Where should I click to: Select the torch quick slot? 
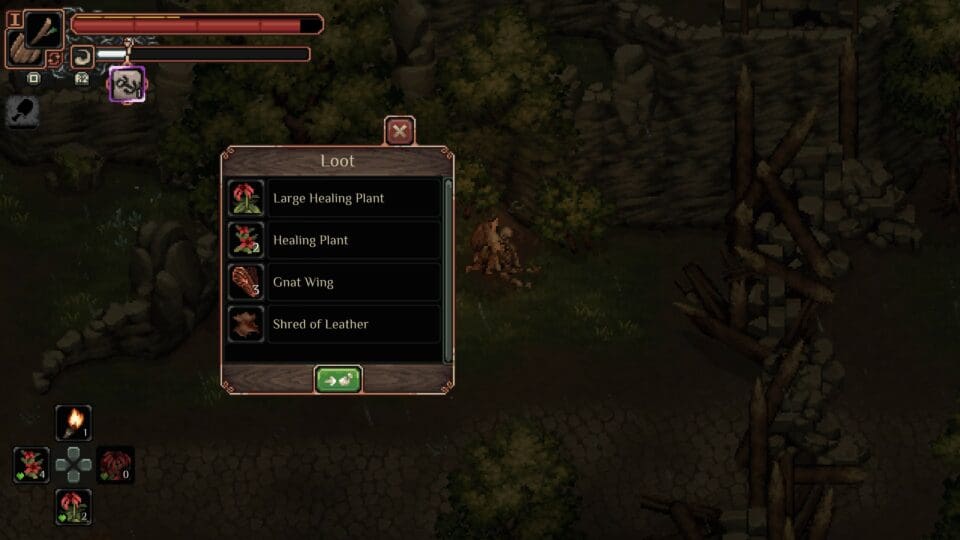[73, 423]
